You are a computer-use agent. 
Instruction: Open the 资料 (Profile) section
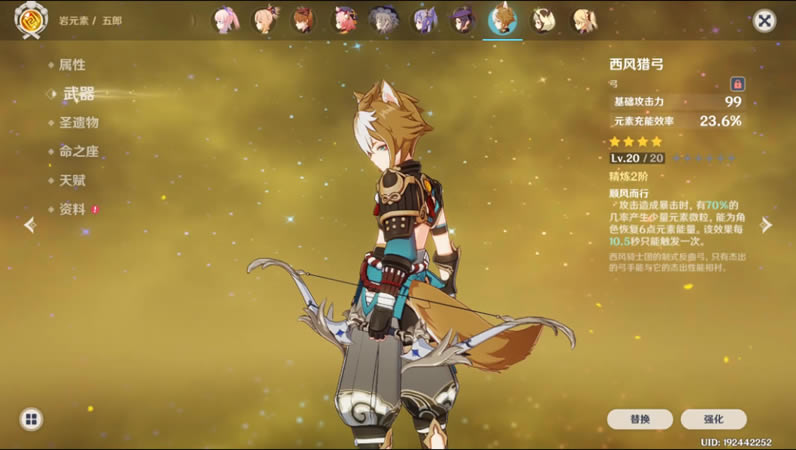[x=72, y=210]
